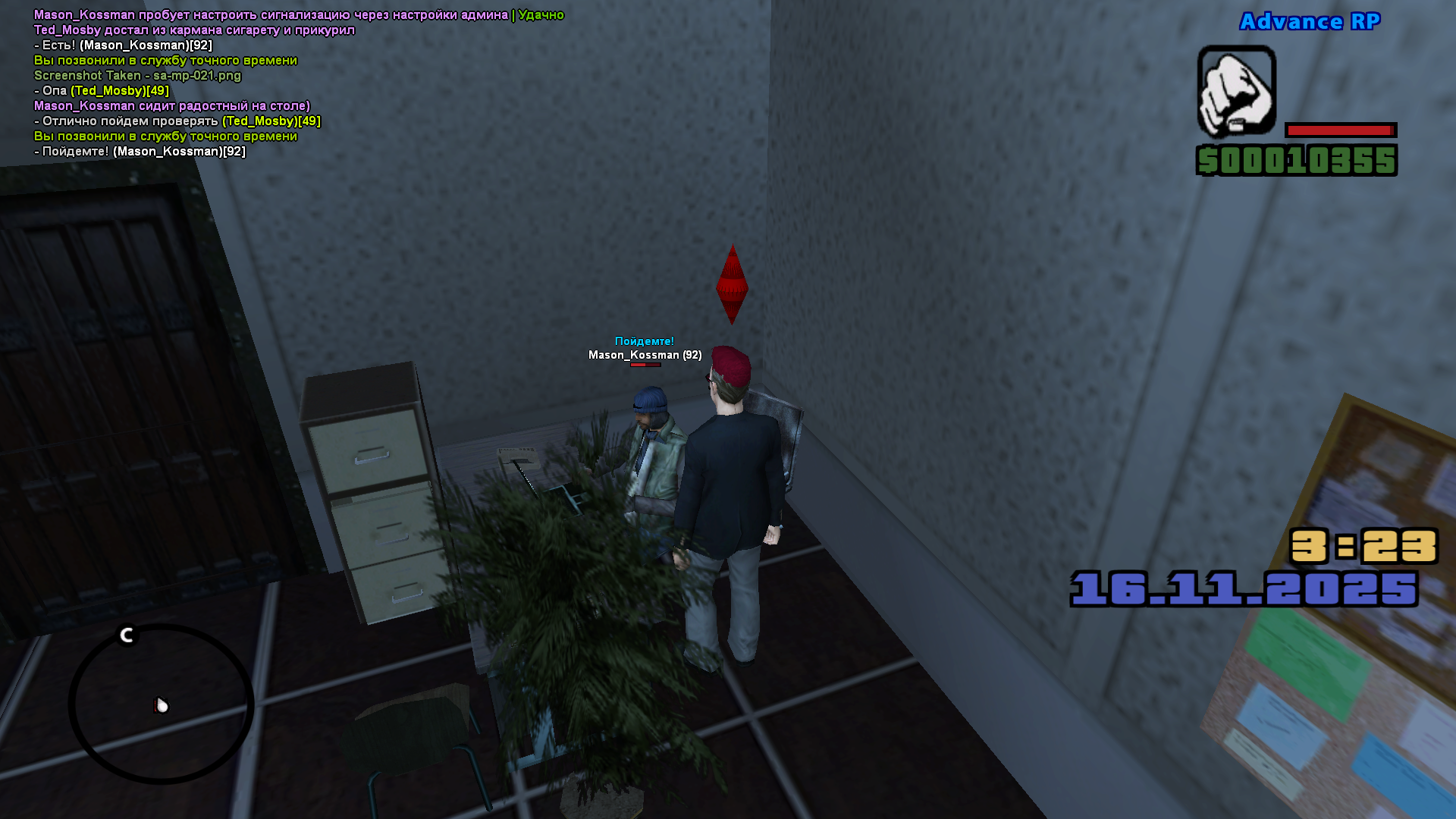The image size is (1456, 819).
Task: Click the player blip on the radar
Action: pyautogui.click(x=161, y=704)
